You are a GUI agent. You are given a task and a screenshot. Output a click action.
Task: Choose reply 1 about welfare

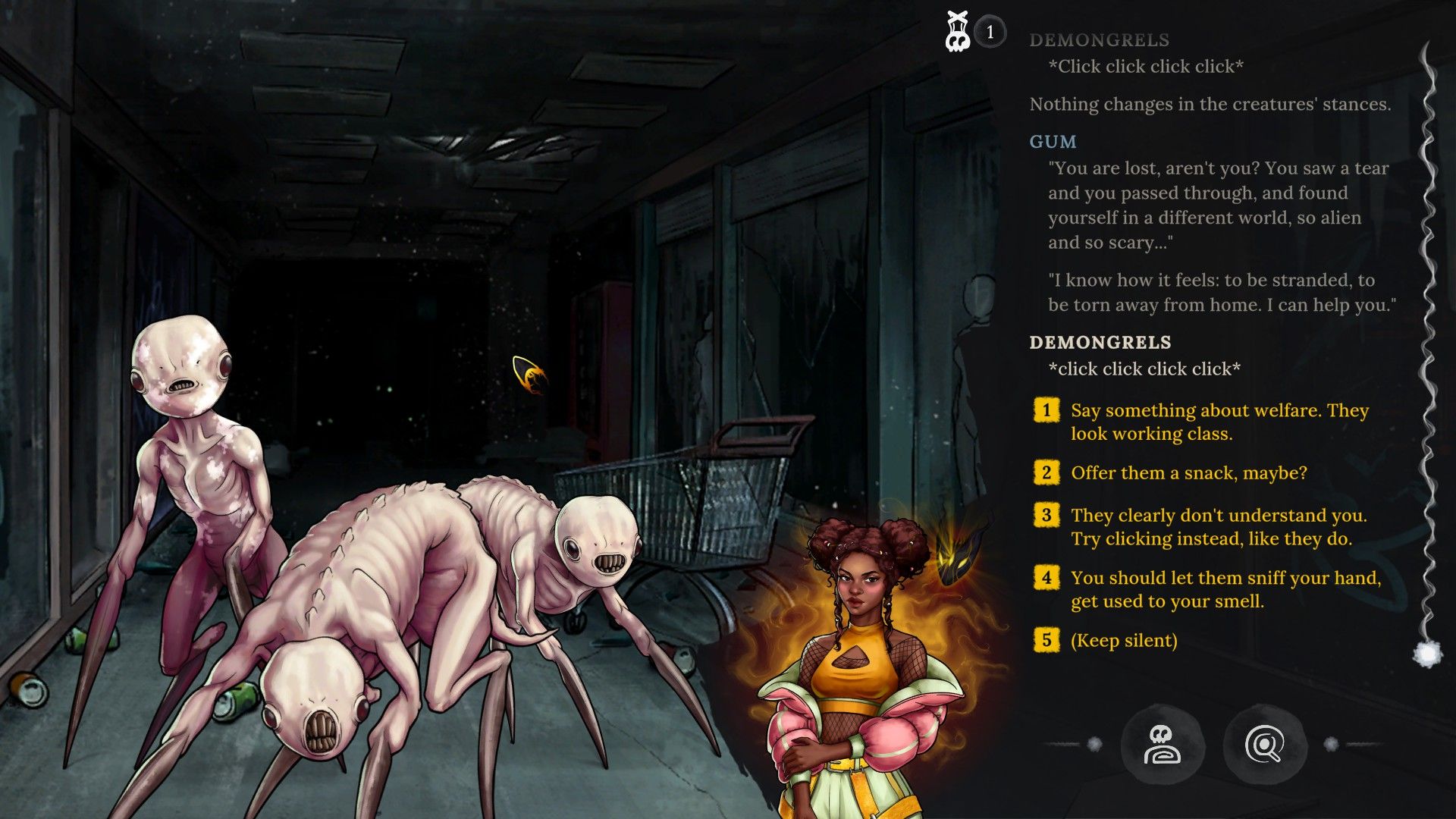coord(1219,422)
